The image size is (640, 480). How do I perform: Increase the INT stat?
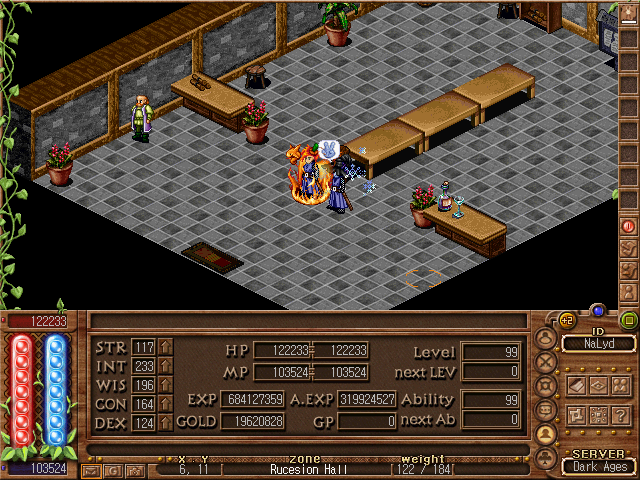[166, 367]
